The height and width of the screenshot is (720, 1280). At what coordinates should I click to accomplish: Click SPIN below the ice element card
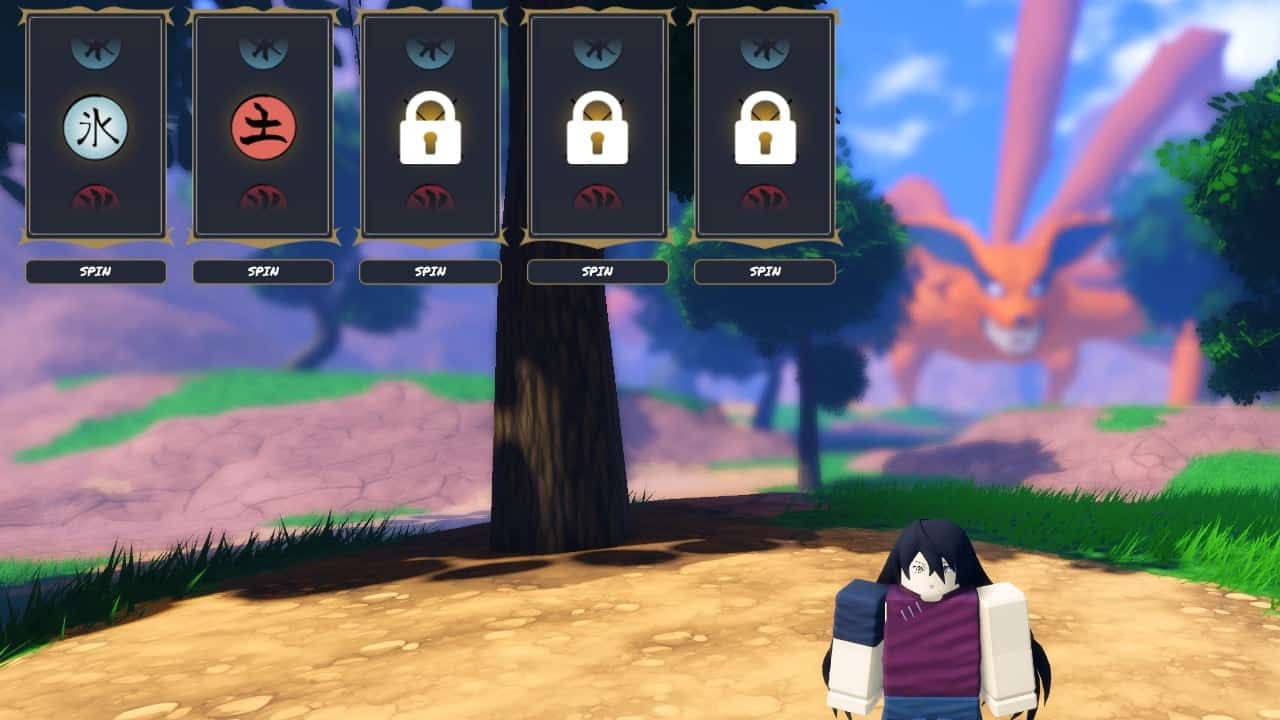(96, 272)
